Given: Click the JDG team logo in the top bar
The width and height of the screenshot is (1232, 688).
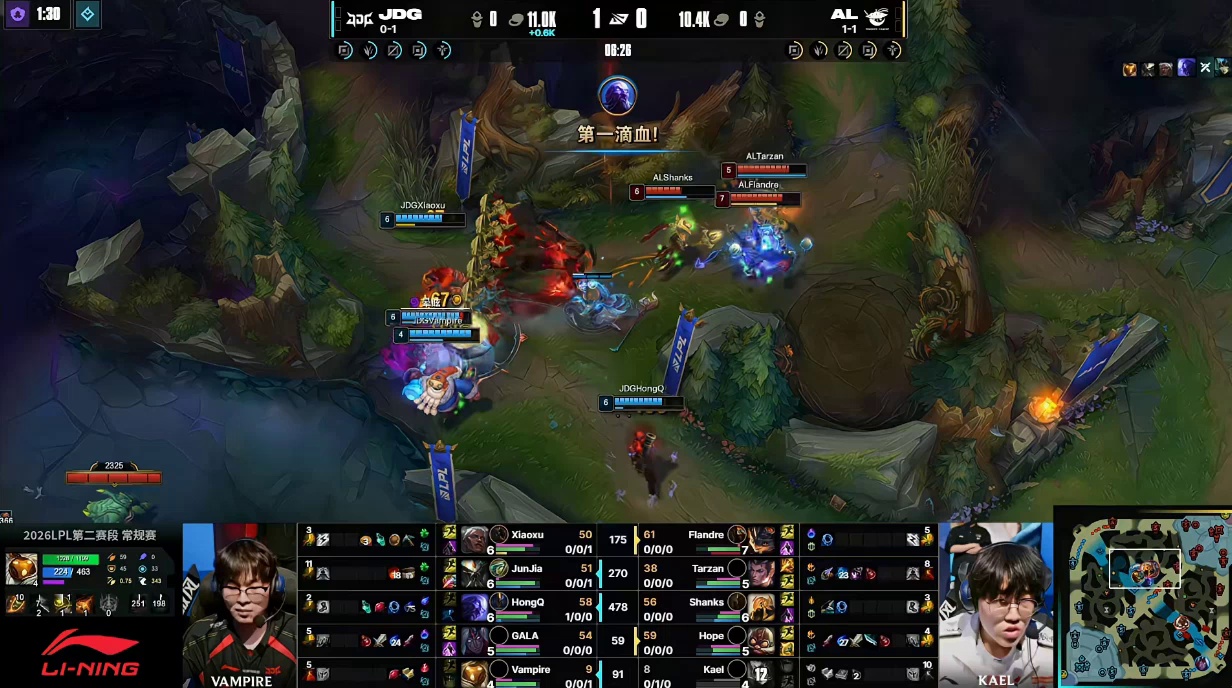Looking at the screenshot, I should pyautogui.click(x=357, y=16).
